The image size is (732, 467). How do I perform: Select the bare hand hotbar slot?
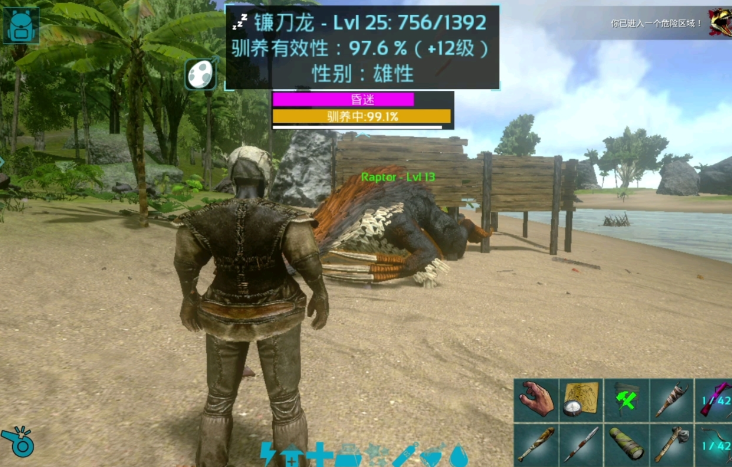537,399
